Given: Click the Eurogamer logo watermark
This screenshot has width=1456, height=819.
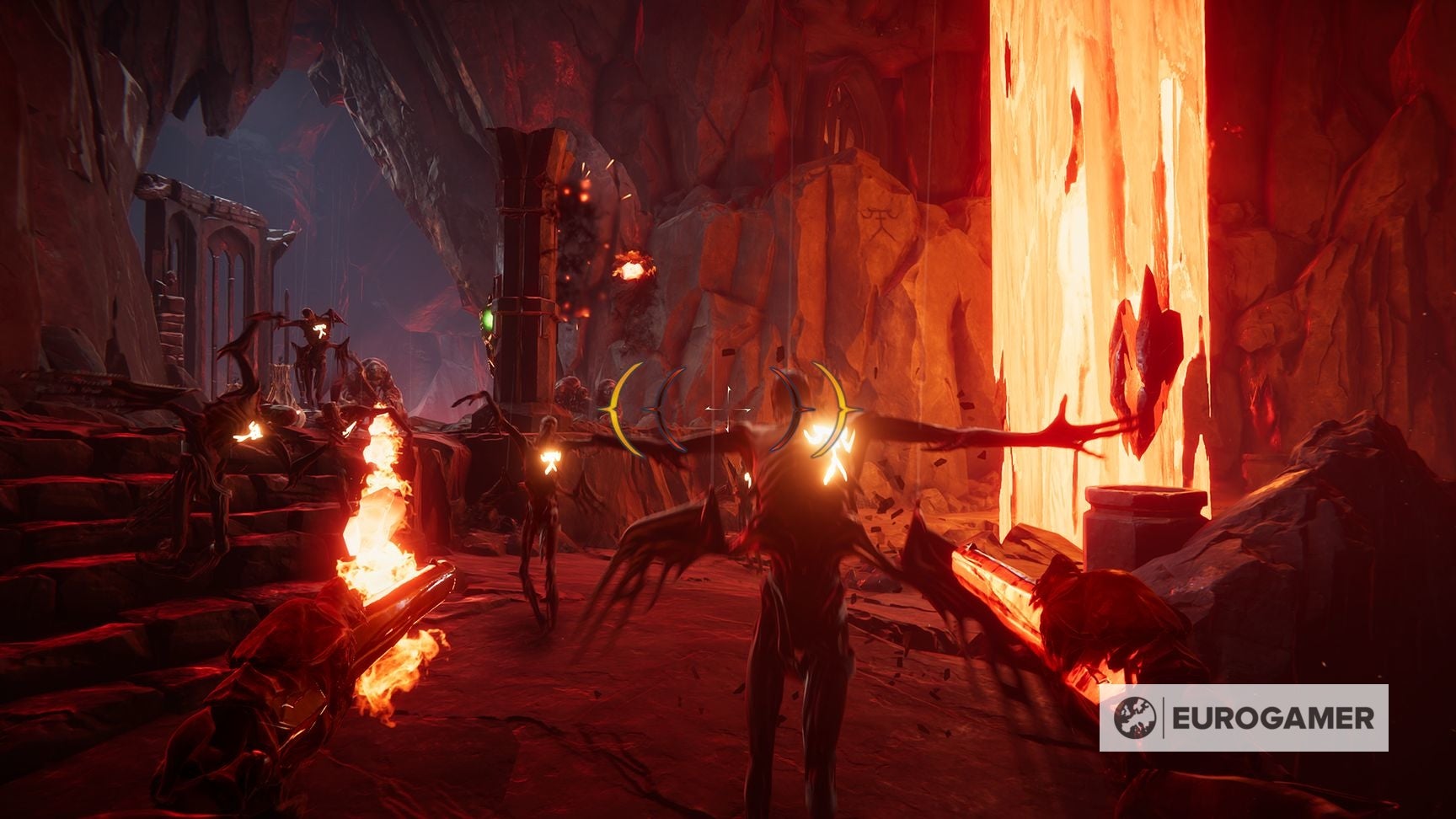Looking at the screenshot, I should pyautogui.click(x=1243, y=718).
